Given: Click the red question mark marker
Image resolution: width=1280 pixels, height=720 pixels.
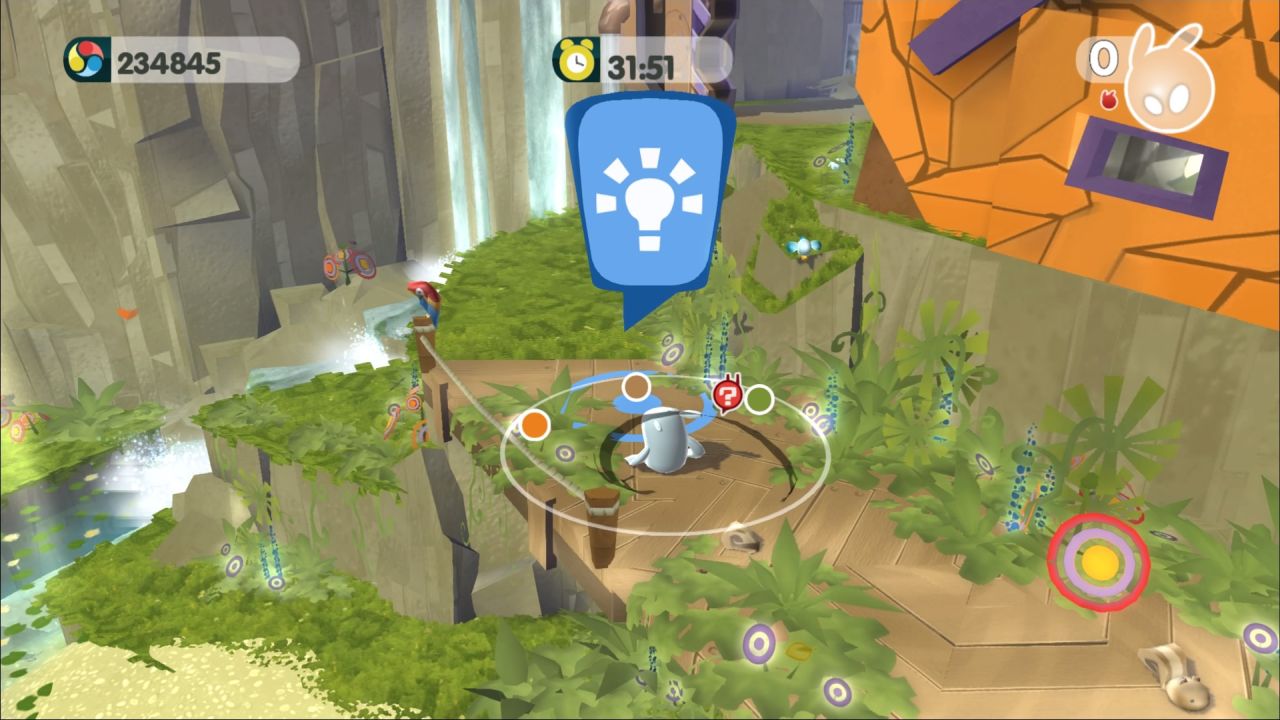Looking at the screenshot, I should pyautogui.click(x=727, y=395).
